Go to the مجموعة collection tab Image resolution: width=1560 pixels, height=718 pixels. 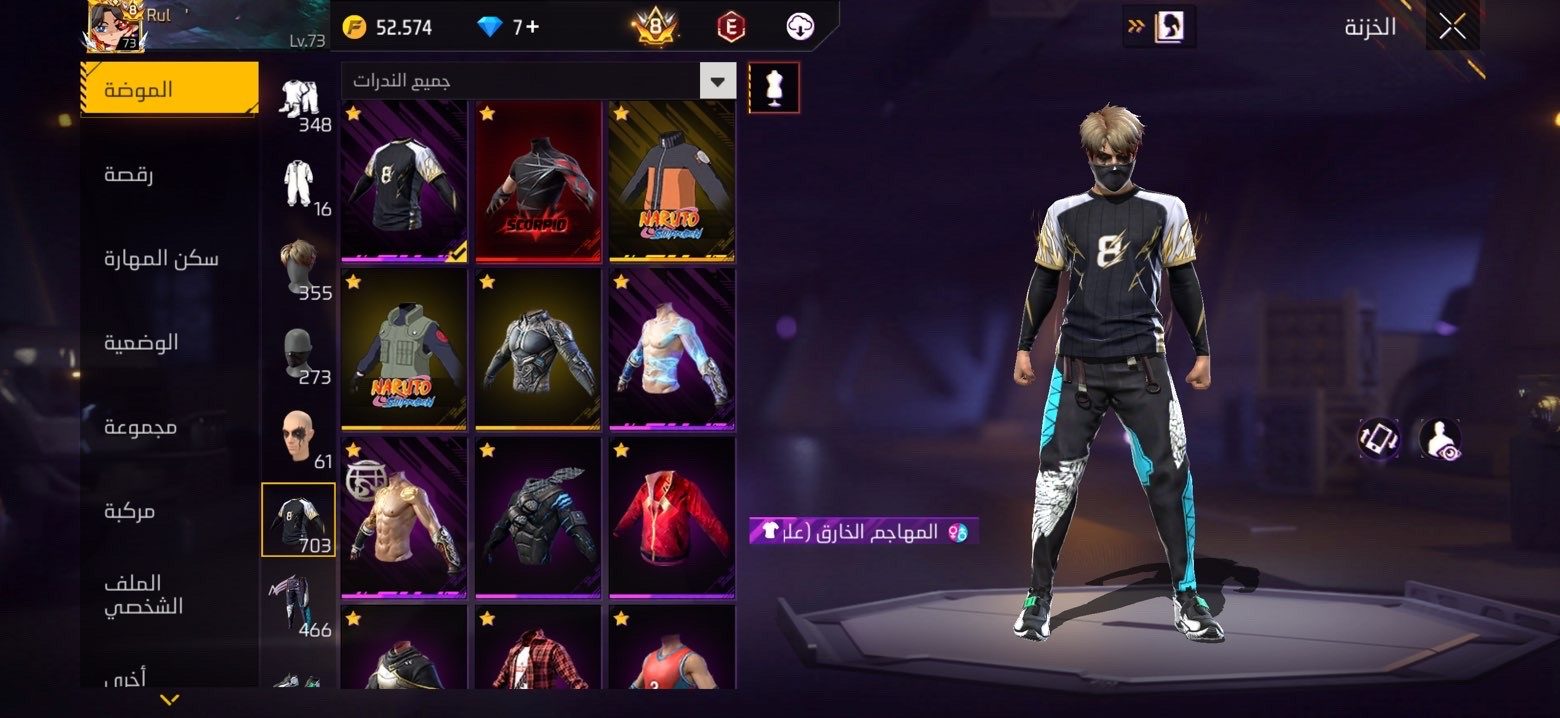[x=141, y=427]
